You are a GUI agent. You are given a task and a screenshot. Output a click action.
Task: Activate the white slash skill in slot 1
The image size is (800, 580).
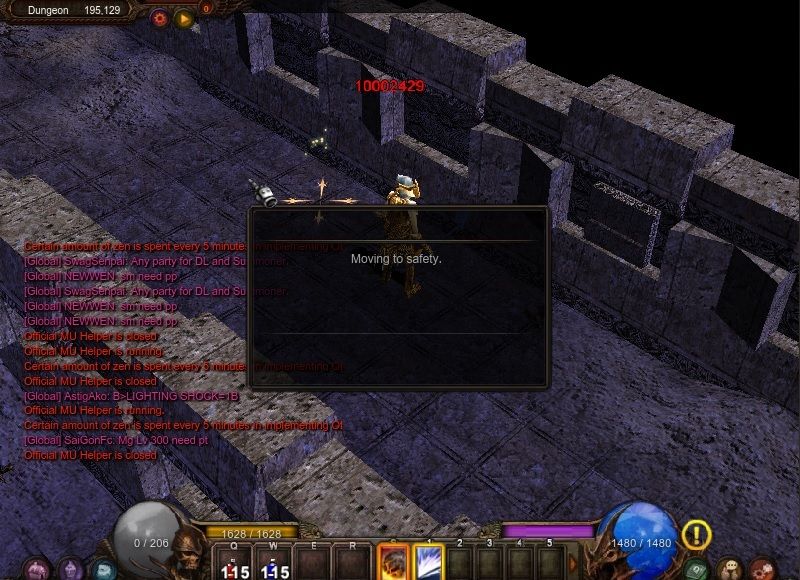click(429, 562)
